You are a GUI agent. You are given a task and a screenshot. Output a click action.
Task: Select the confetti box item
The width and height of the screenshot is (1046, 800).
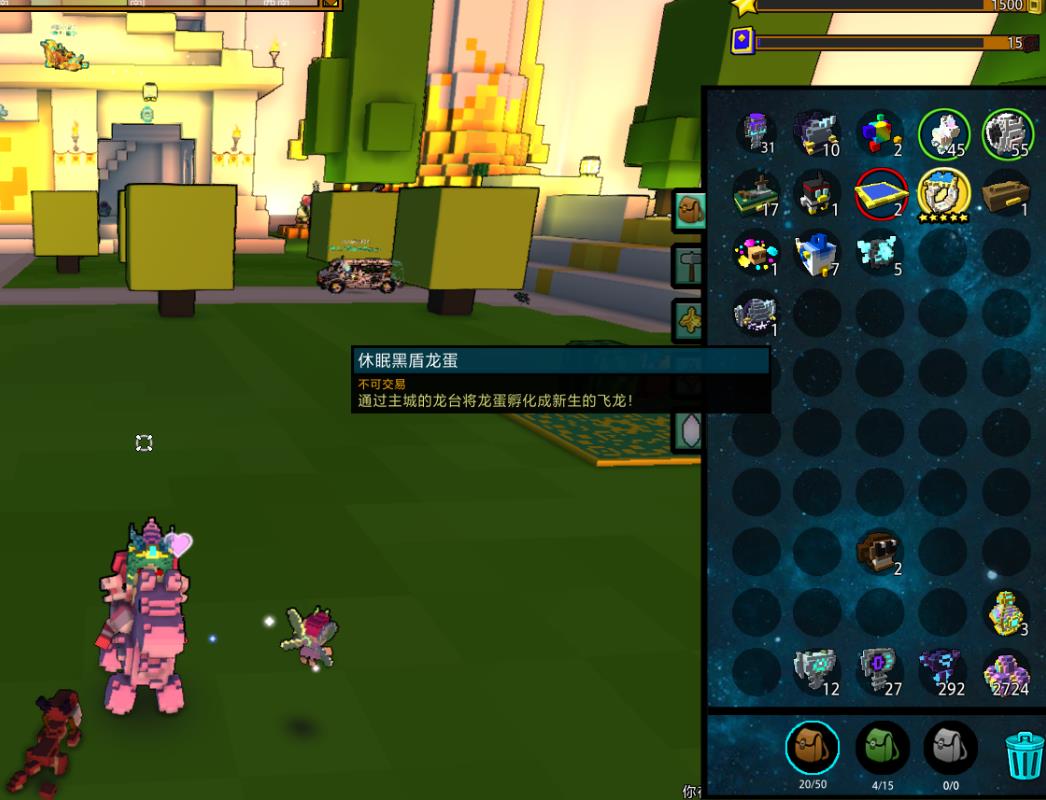coord(755,252)
